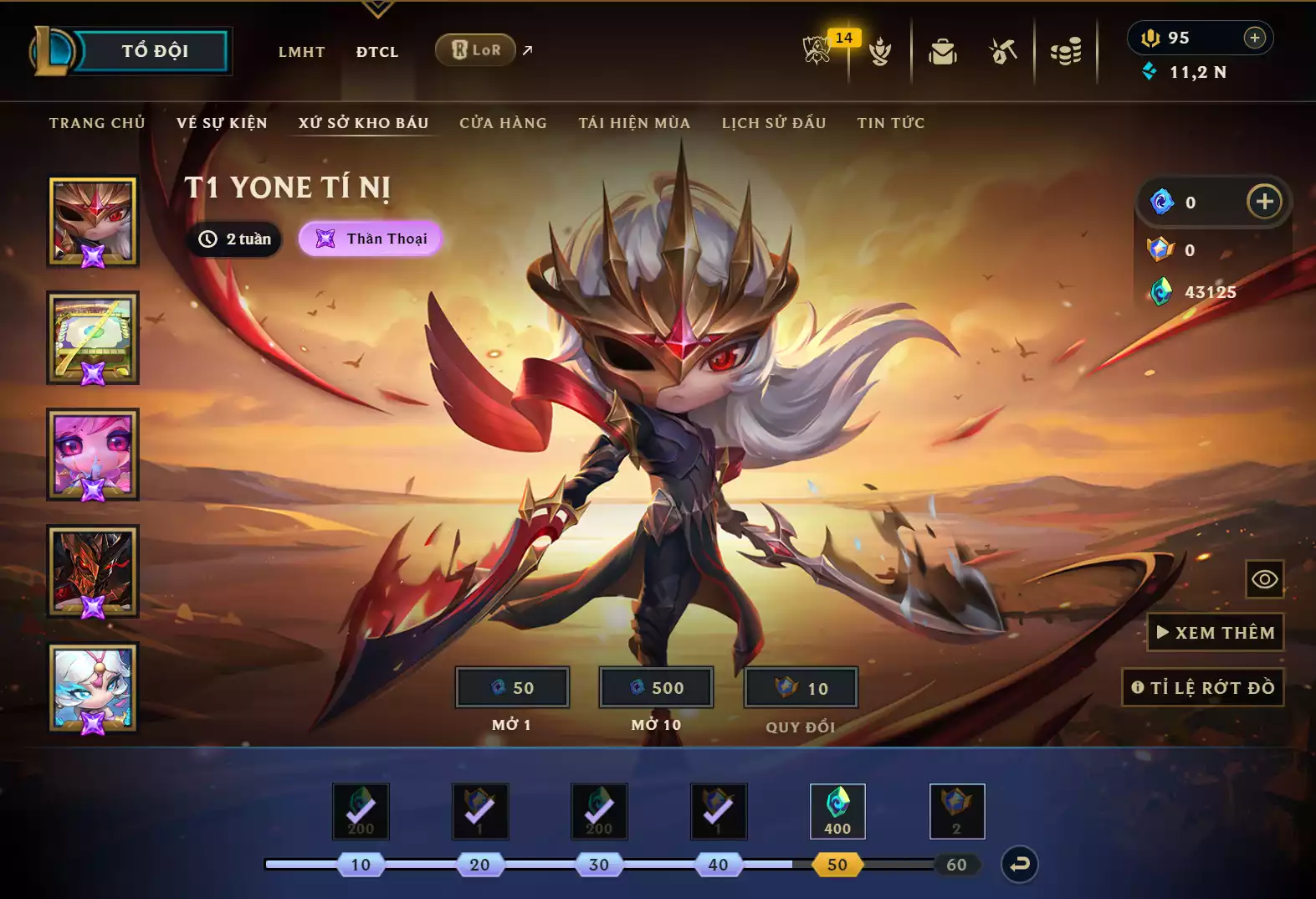Open the TỈ LỆ RỚT ĐỒ drop rates
Viewport: 1316px width, 899px height.
1204,687
